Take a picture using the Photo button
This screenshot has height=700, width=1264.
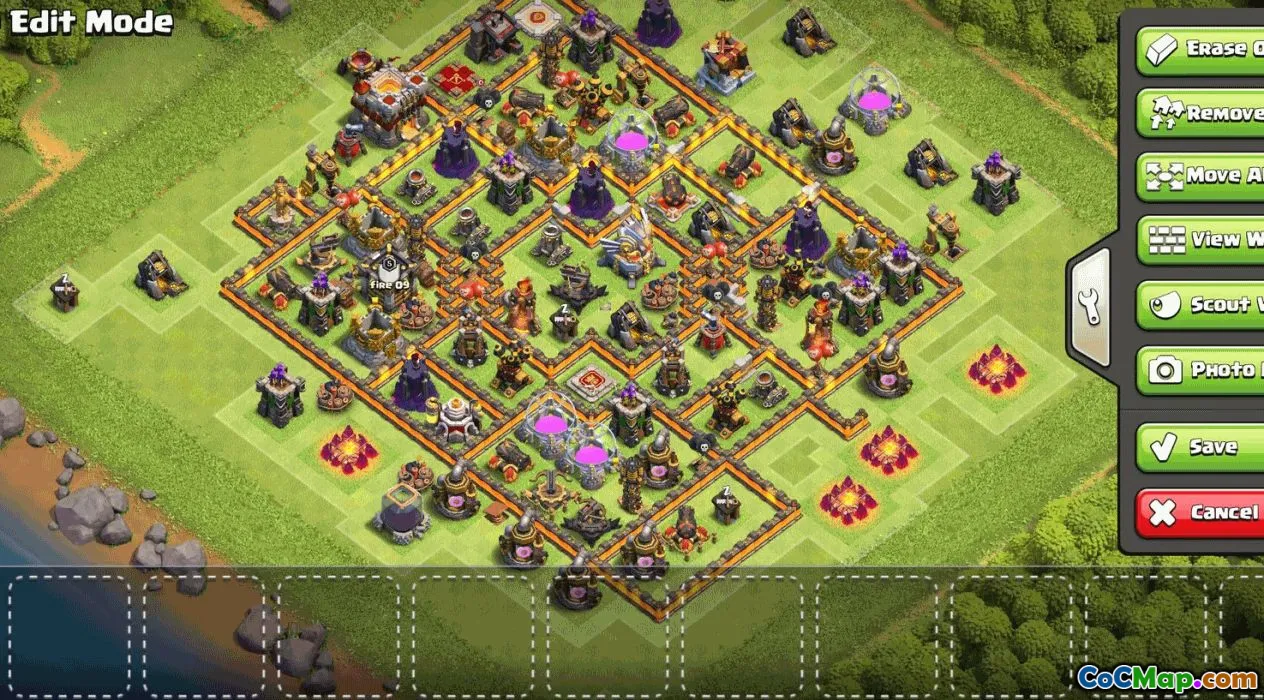(1202, 370)
